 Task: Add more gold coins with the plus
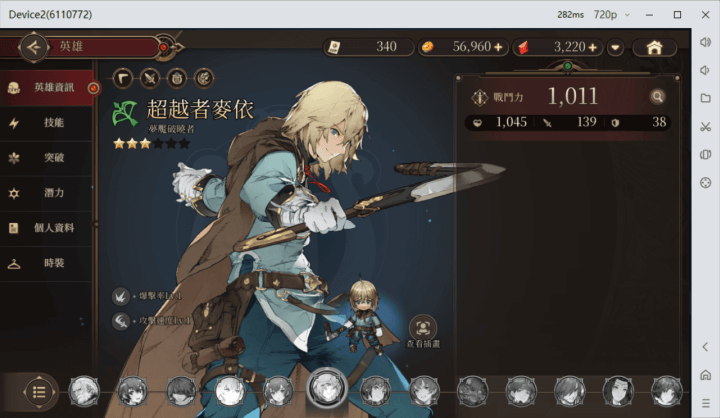[498, 47]
